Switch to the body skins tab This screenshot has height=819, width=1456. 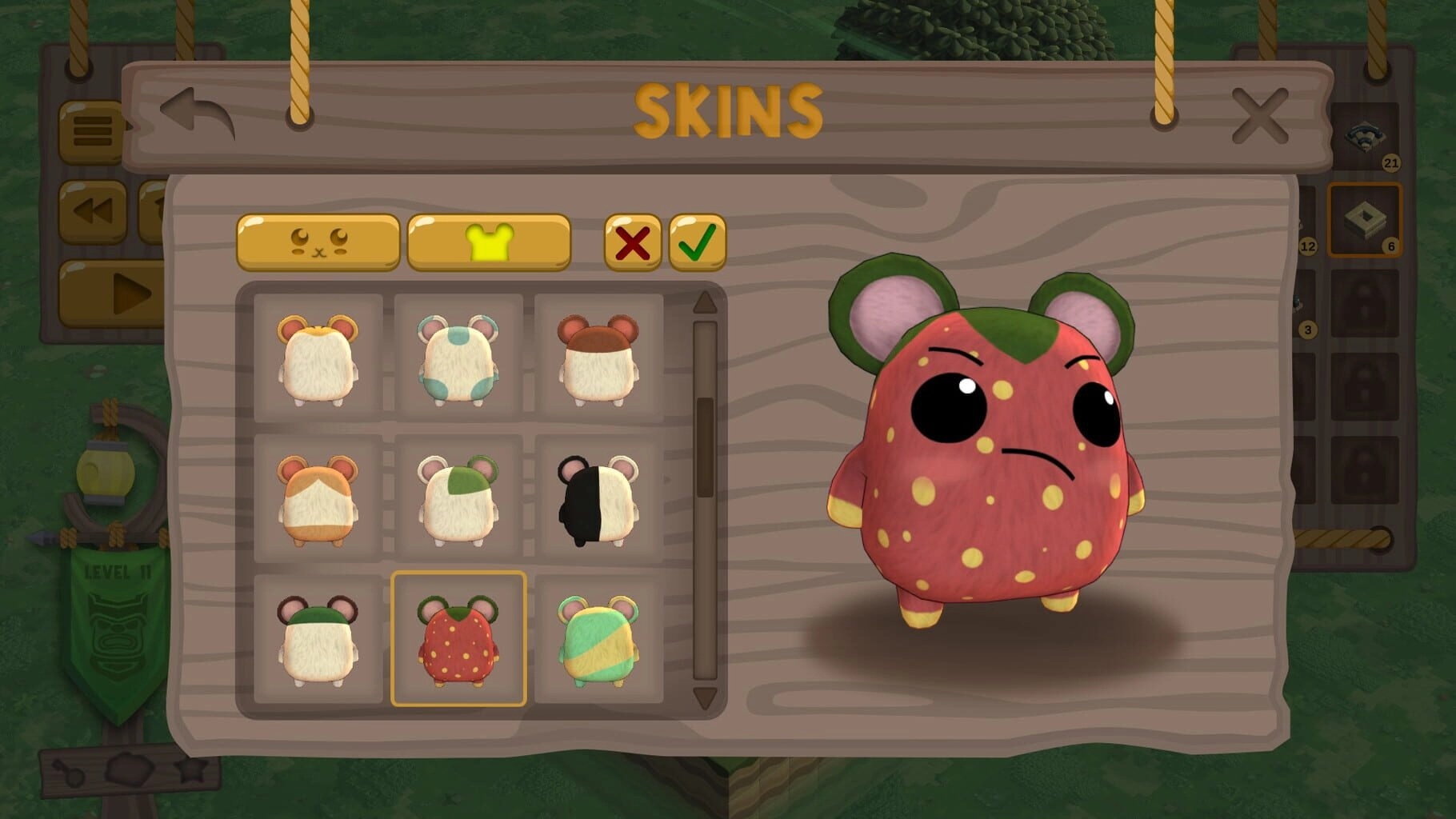click(489, 242)
